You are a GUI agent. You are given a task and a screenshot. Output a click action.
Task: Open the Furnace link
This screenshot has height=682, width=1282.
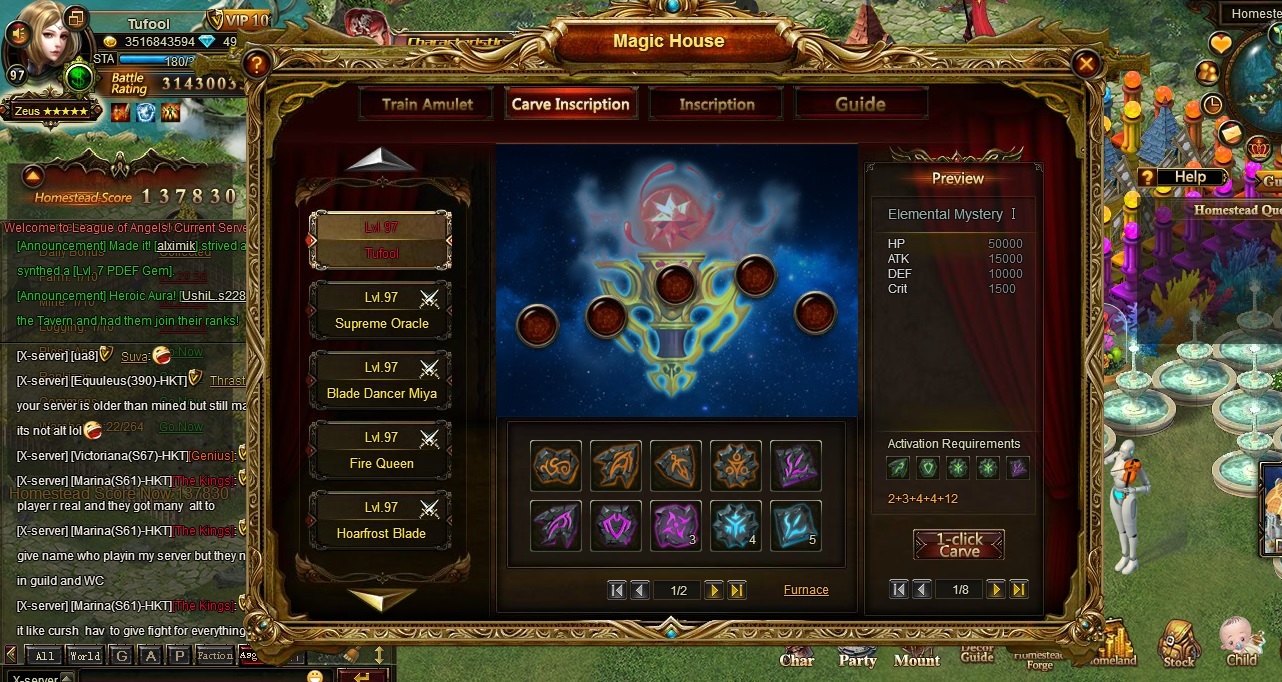coord(805,590)
